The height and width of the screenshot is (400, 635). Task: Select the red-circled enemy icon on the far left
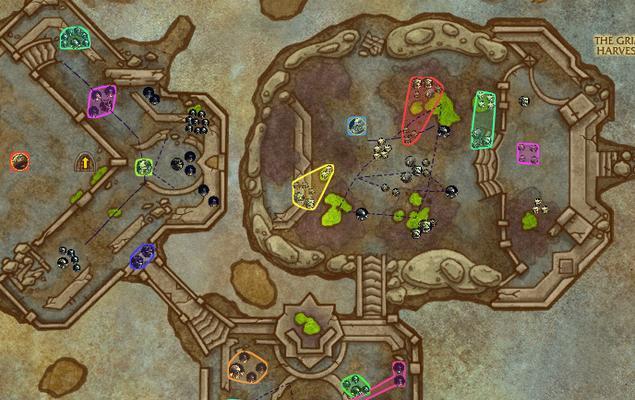[x=19, y=161]
